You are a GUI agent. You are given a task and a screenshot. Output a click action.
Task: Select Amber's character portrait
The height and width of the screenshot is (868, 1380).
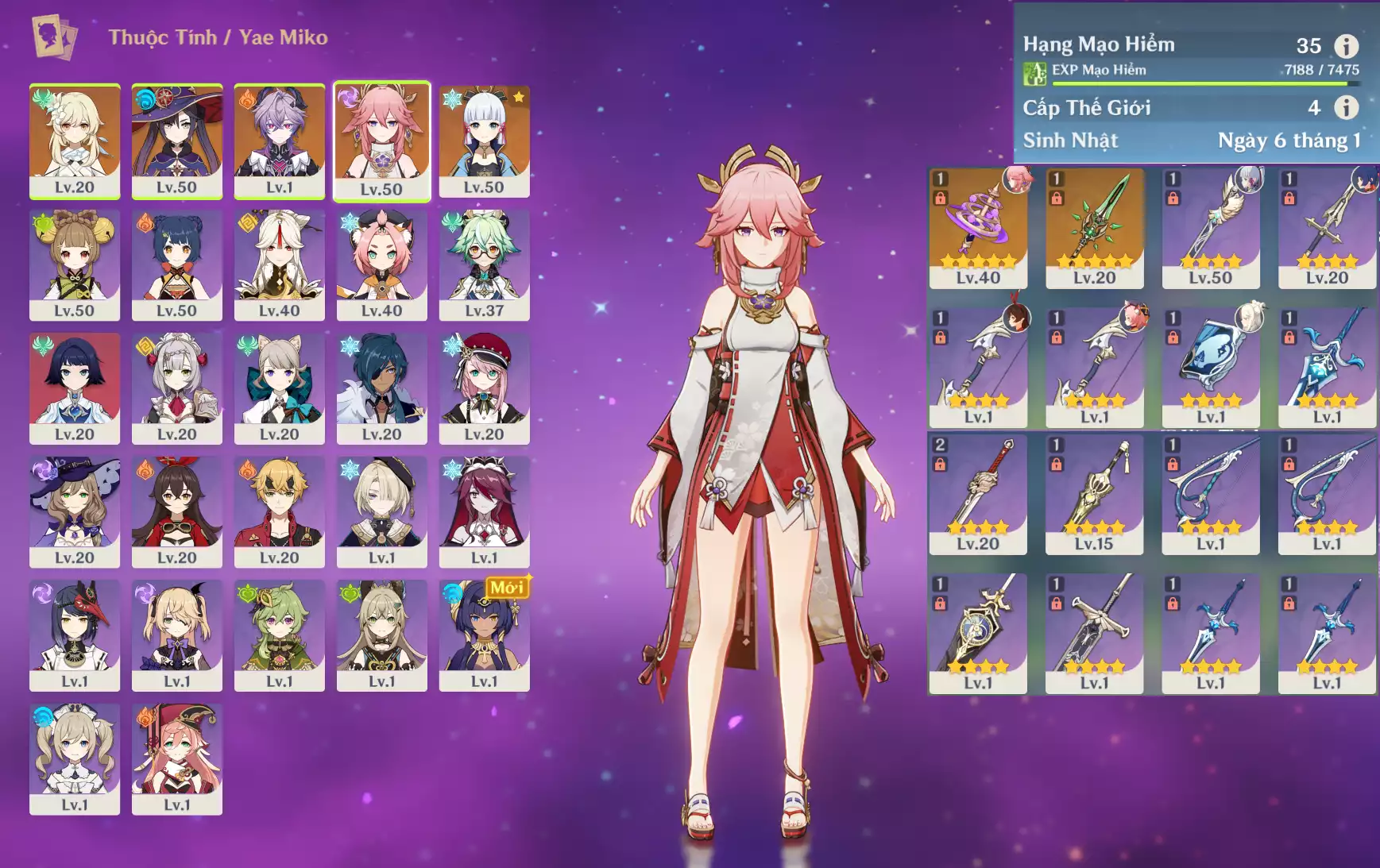tap(176, 511)
